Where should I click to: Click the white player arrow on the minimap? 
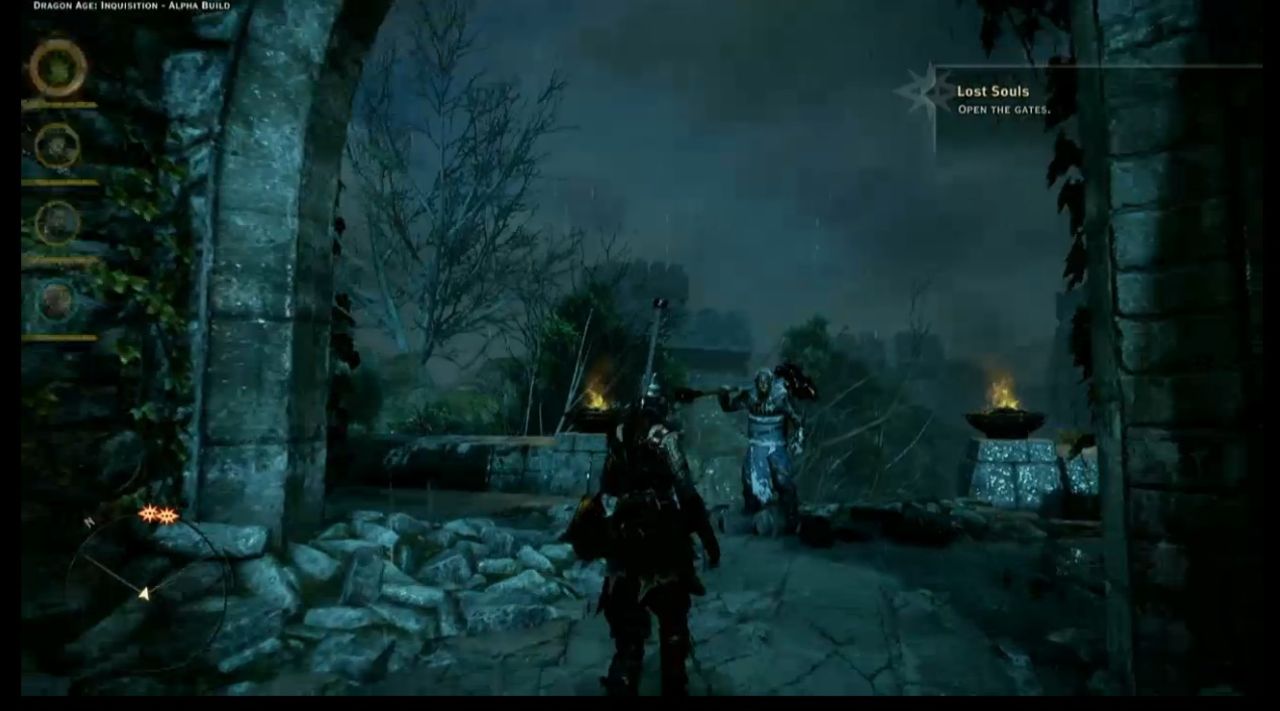(144, 594)
